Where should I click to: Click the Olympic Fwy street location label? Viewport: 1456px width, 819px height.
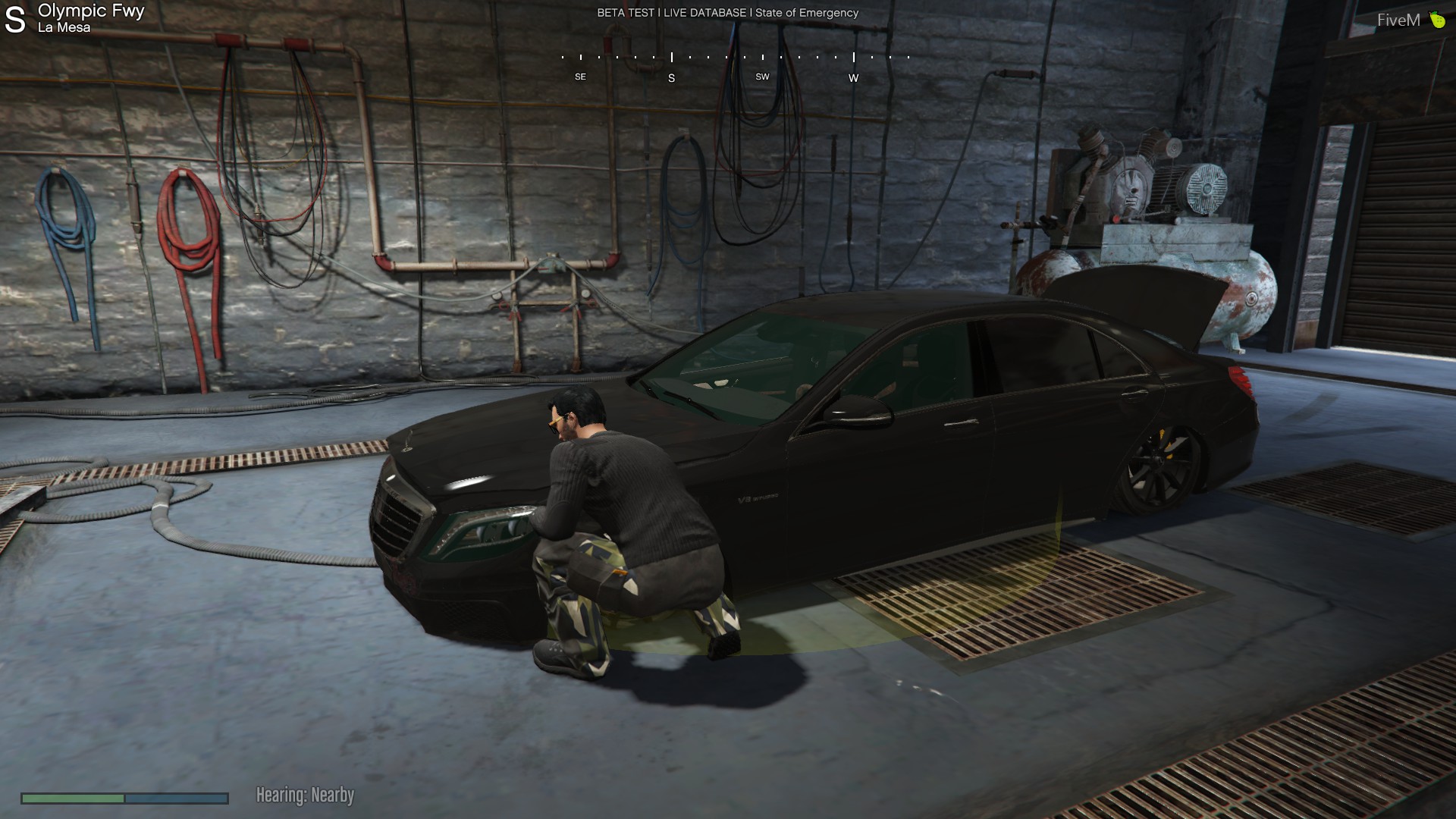coord(90,11)
